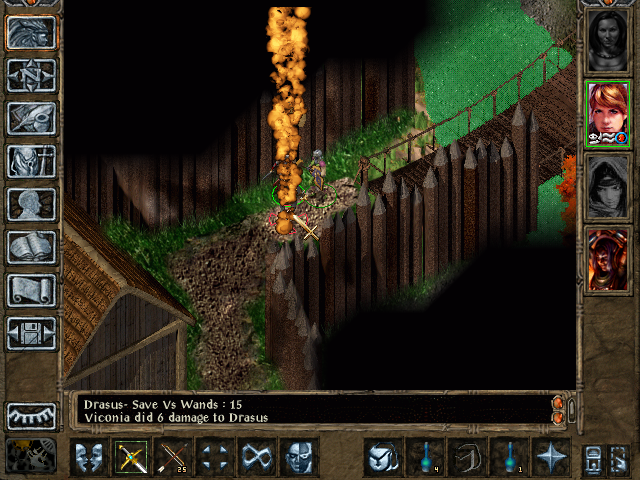Open options with the floppy disk button
Image resolution: width=640 pixels, height=480 pixels.
click(x=31, y=332)
